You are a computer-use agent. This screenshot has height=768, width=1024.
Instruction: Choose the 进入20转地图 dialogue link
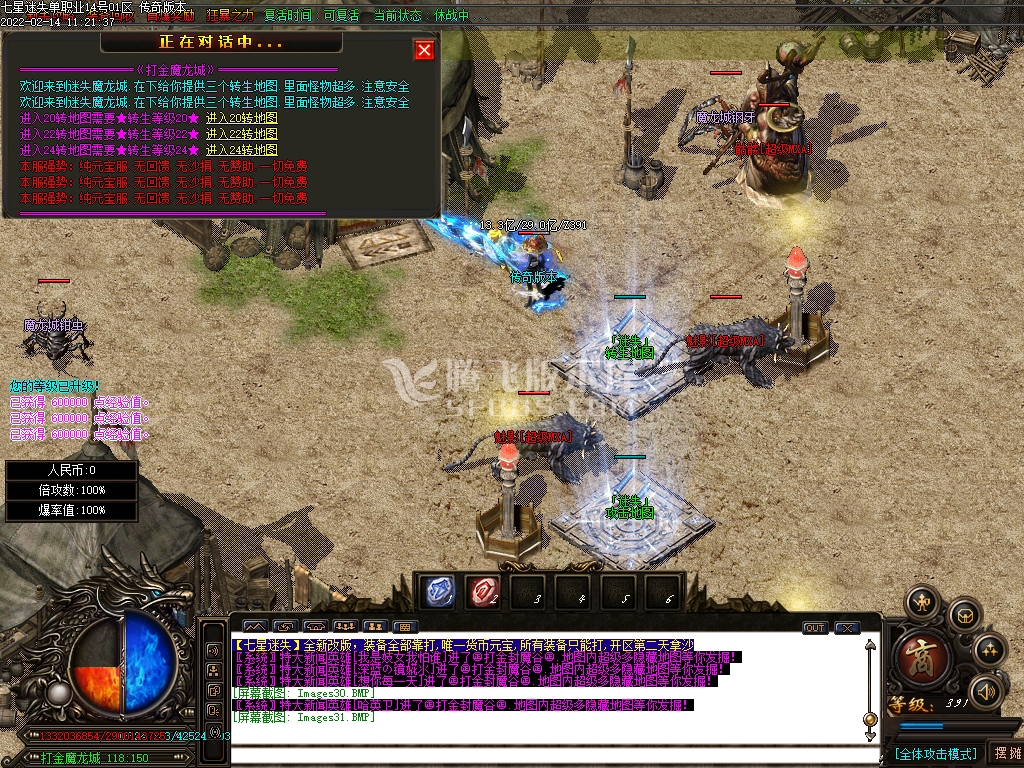pyautogui.click(x=242, y=118)
